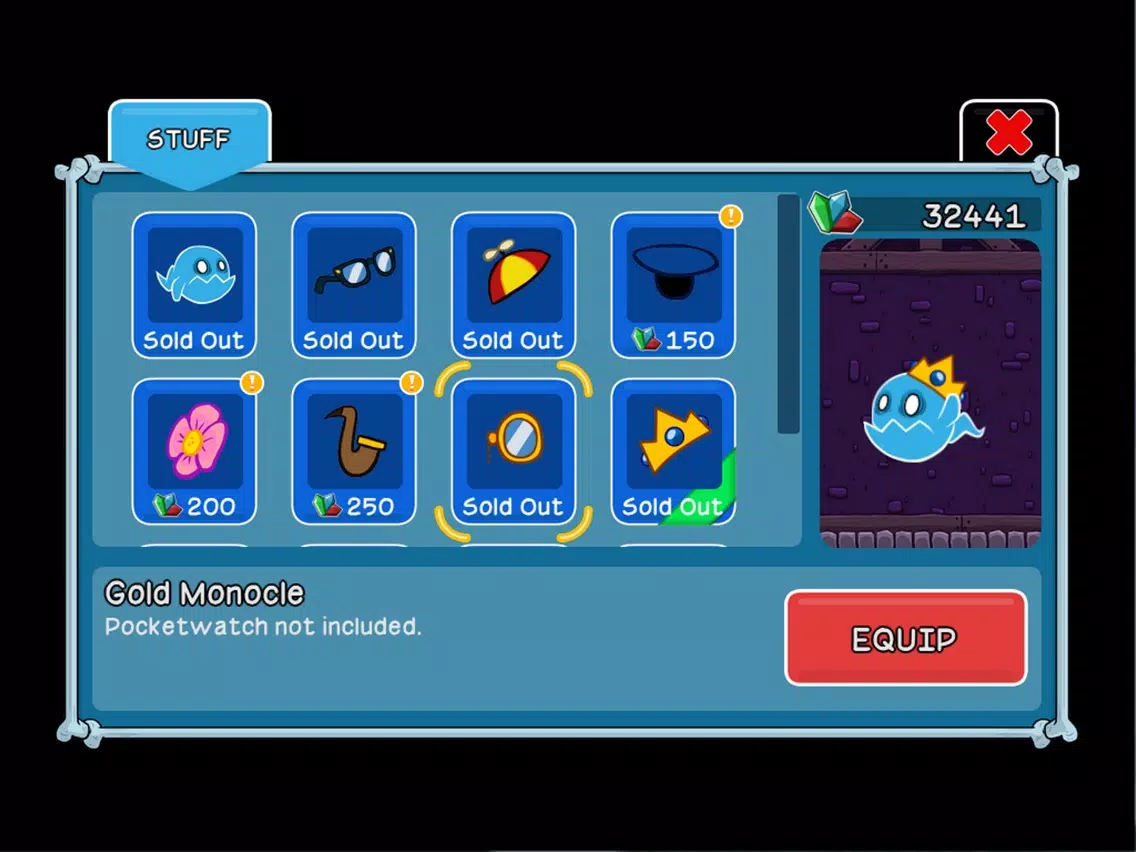
Task: Select the propeller beanie cap
Action: tap(513, 285)
